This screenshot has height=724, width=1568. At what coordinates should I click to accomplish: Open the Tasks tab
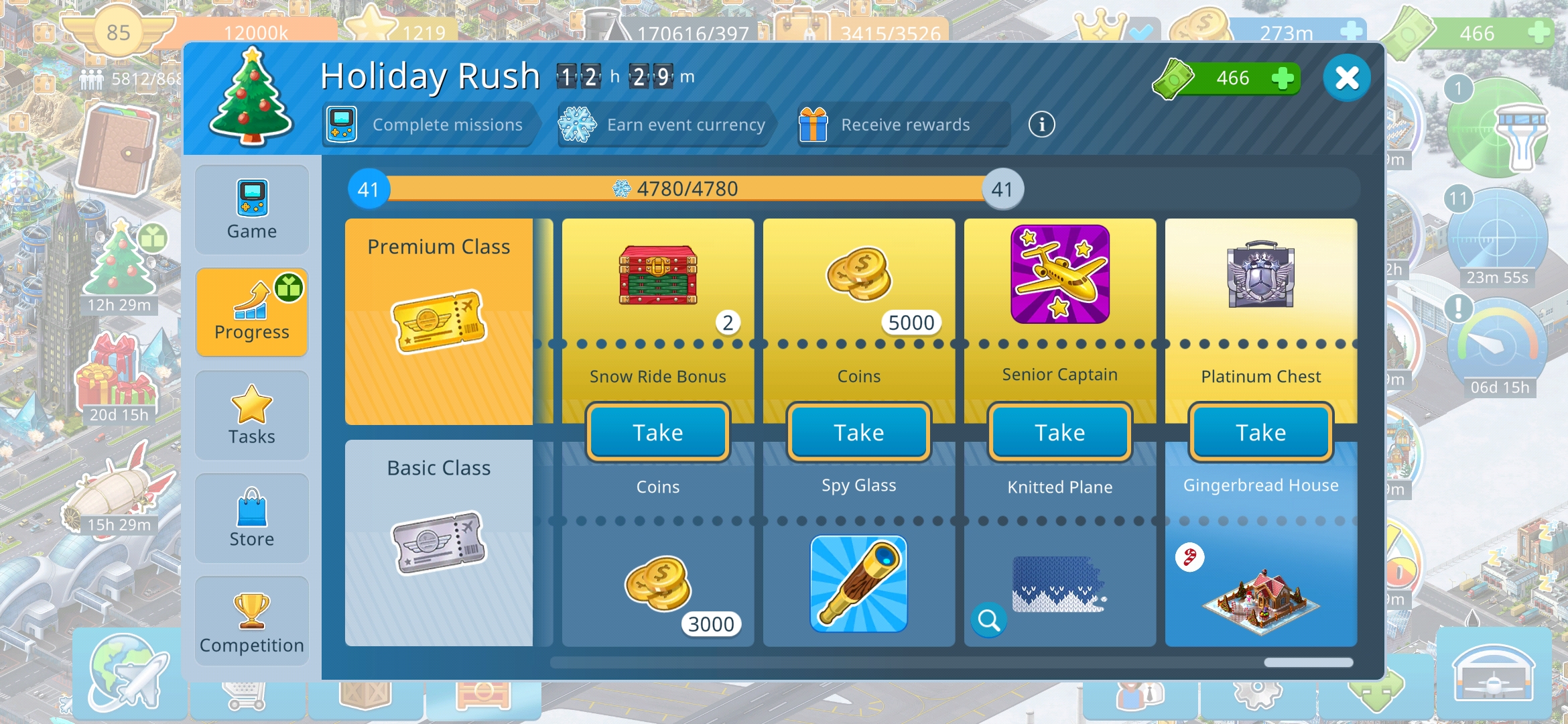click(x=252, y=415)
